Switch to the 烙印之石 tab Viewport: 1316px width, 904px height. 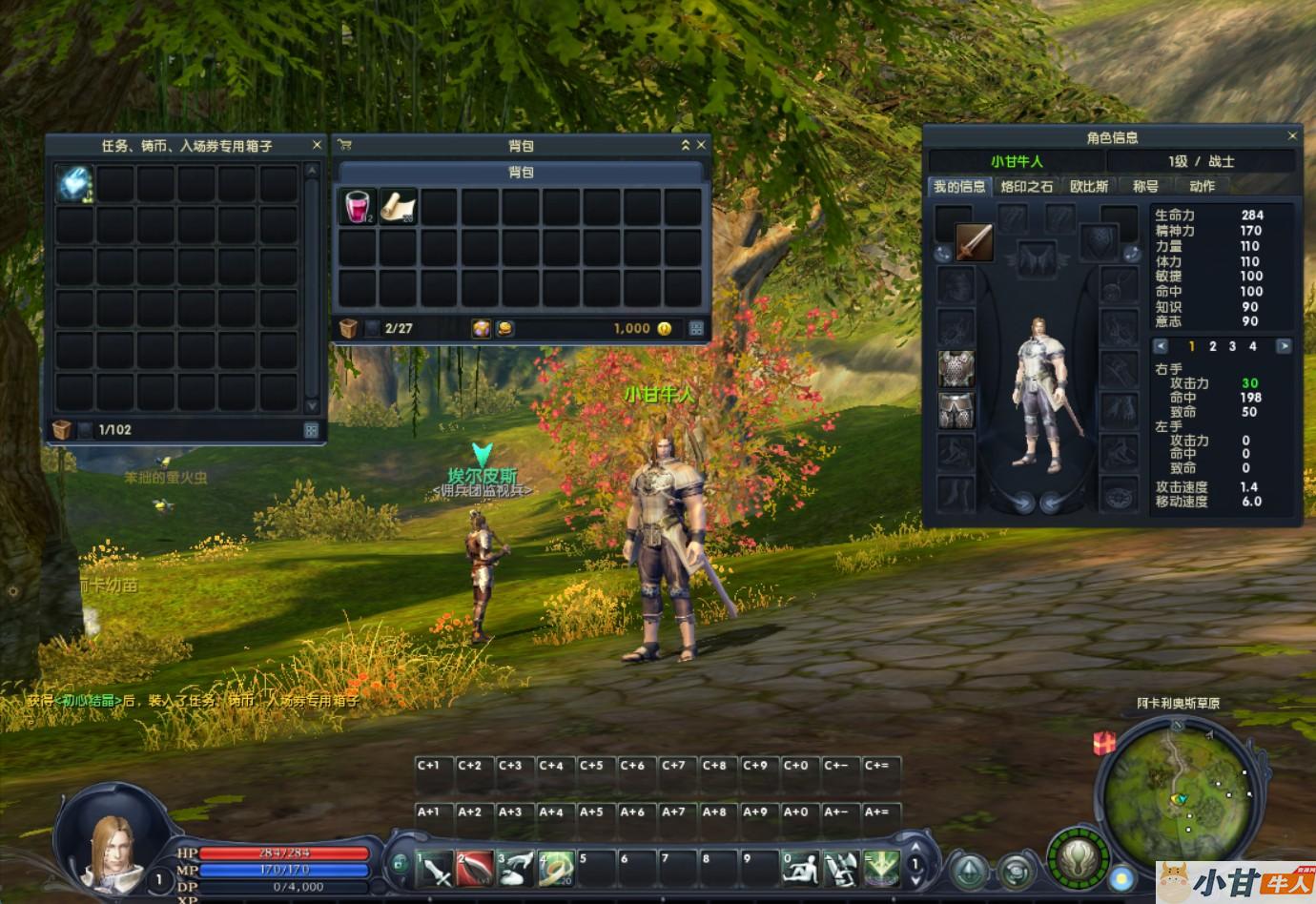1027,186
